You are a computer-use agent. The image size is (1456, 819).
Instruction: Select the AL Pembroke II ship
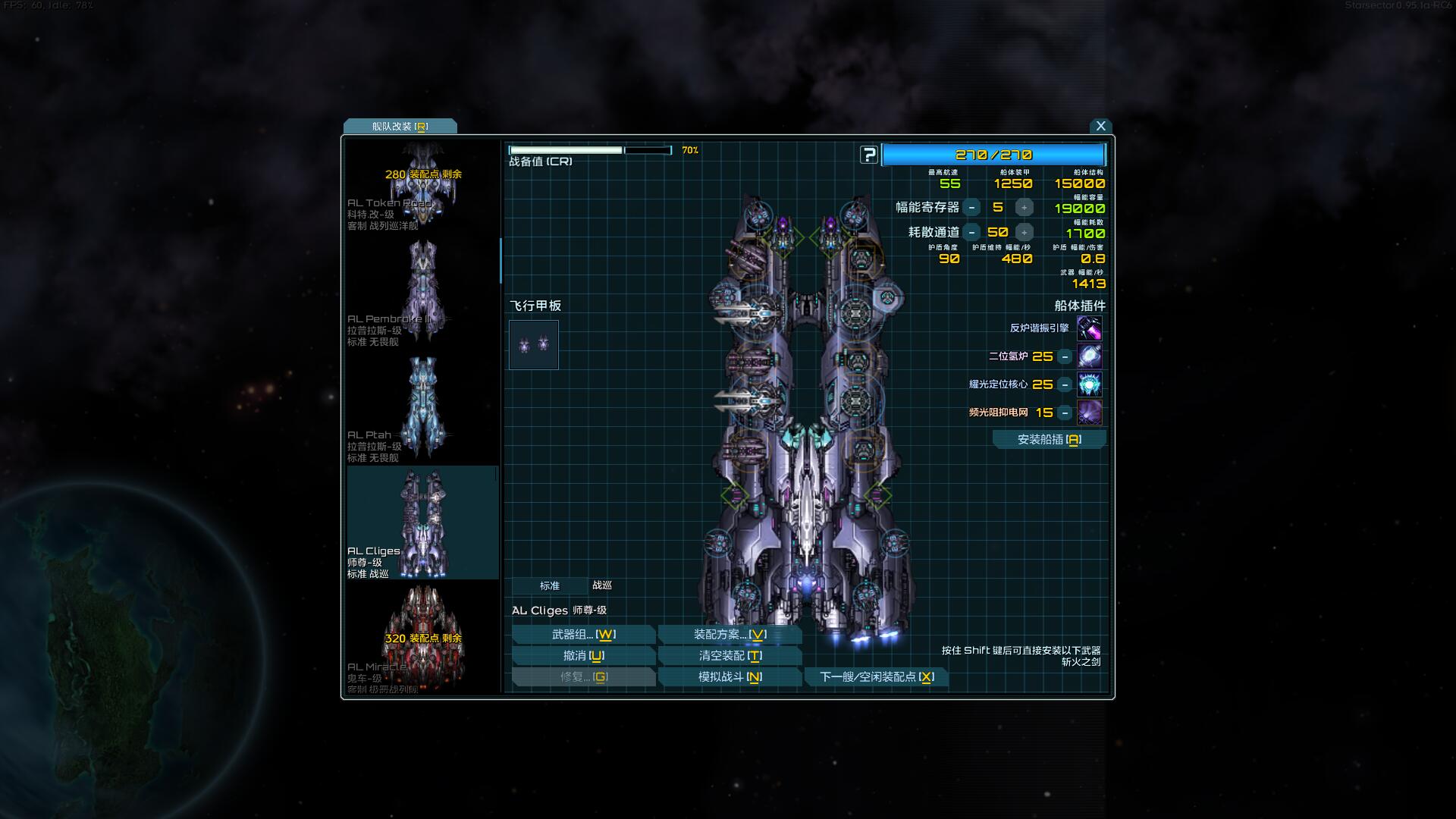[x=422, y=292]
